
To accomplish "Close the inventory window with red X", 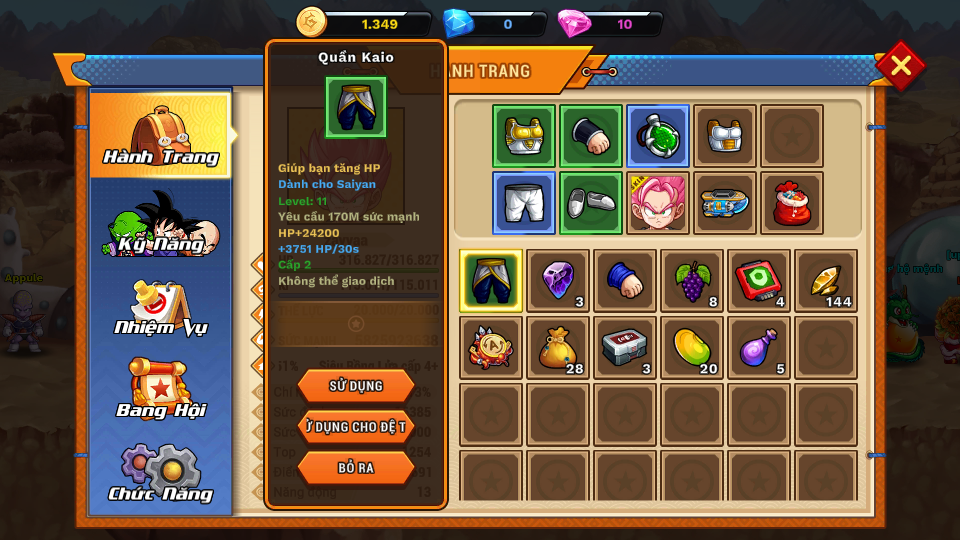I will click(900, 66).
